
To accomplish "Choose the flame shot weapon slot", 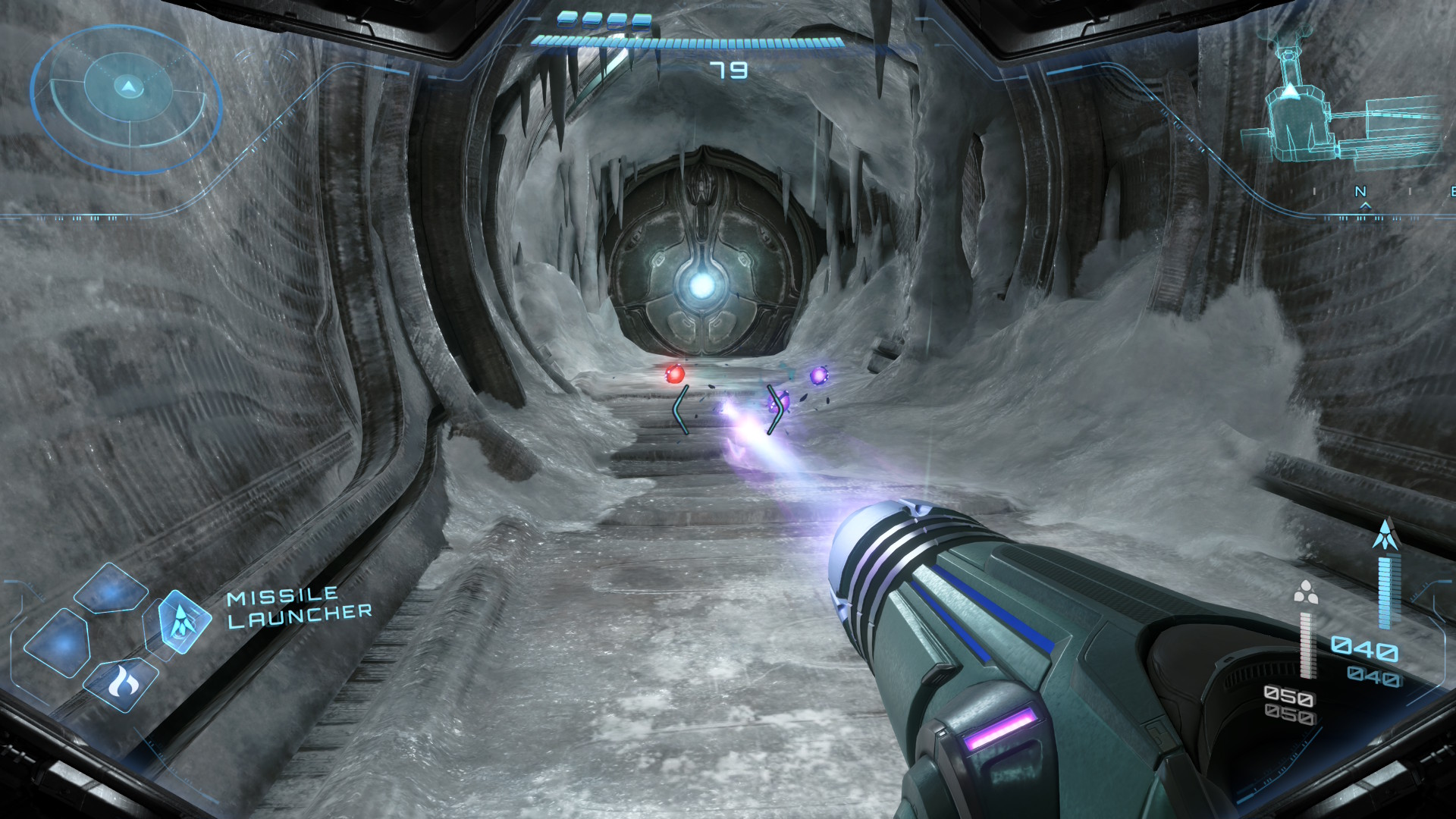I will click(x=120, y=684).
